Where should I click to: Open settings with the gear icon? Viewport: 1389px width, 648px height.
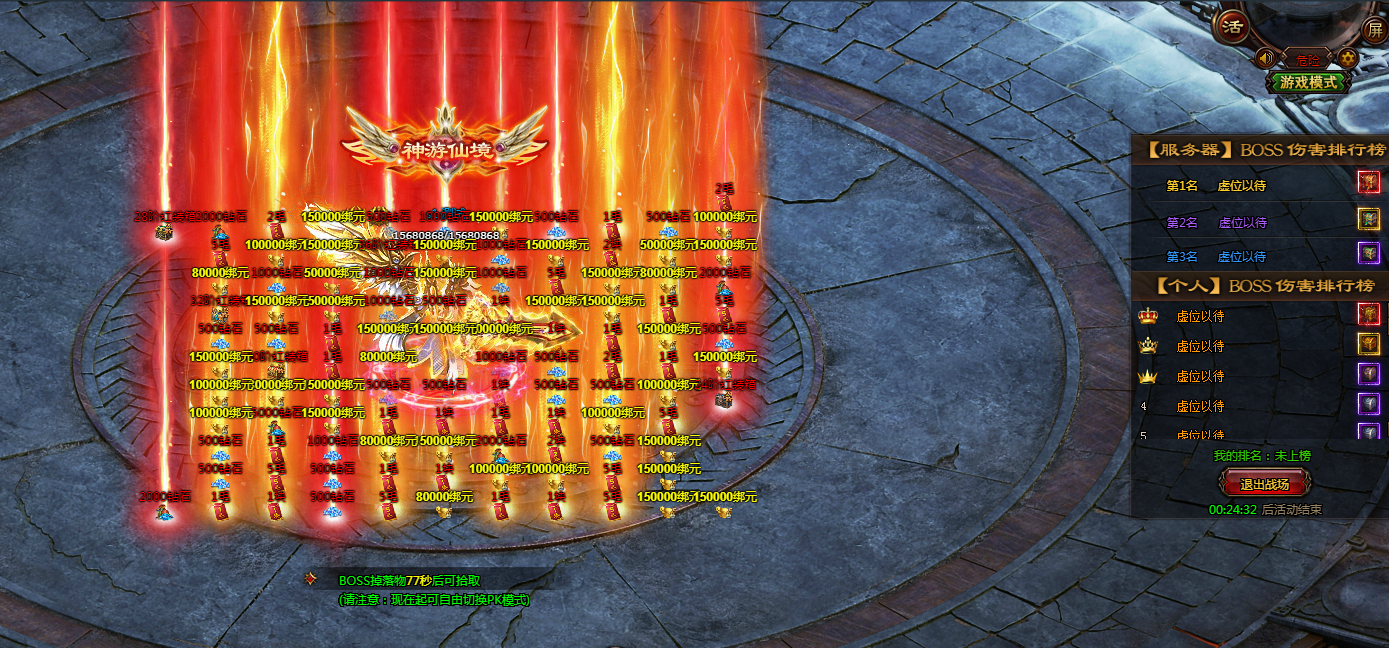(x=1347, y=58)
